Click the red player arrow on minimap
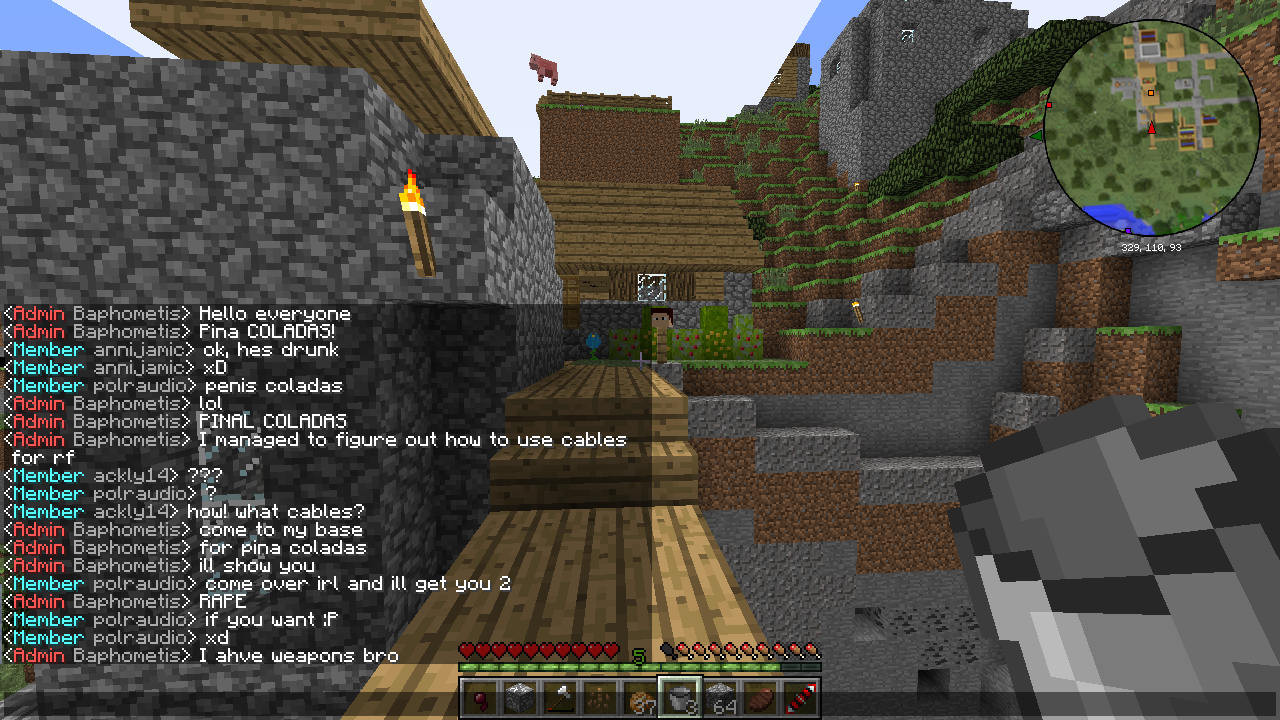This screenshot has height=720, width=1280. click(1151, 128)
